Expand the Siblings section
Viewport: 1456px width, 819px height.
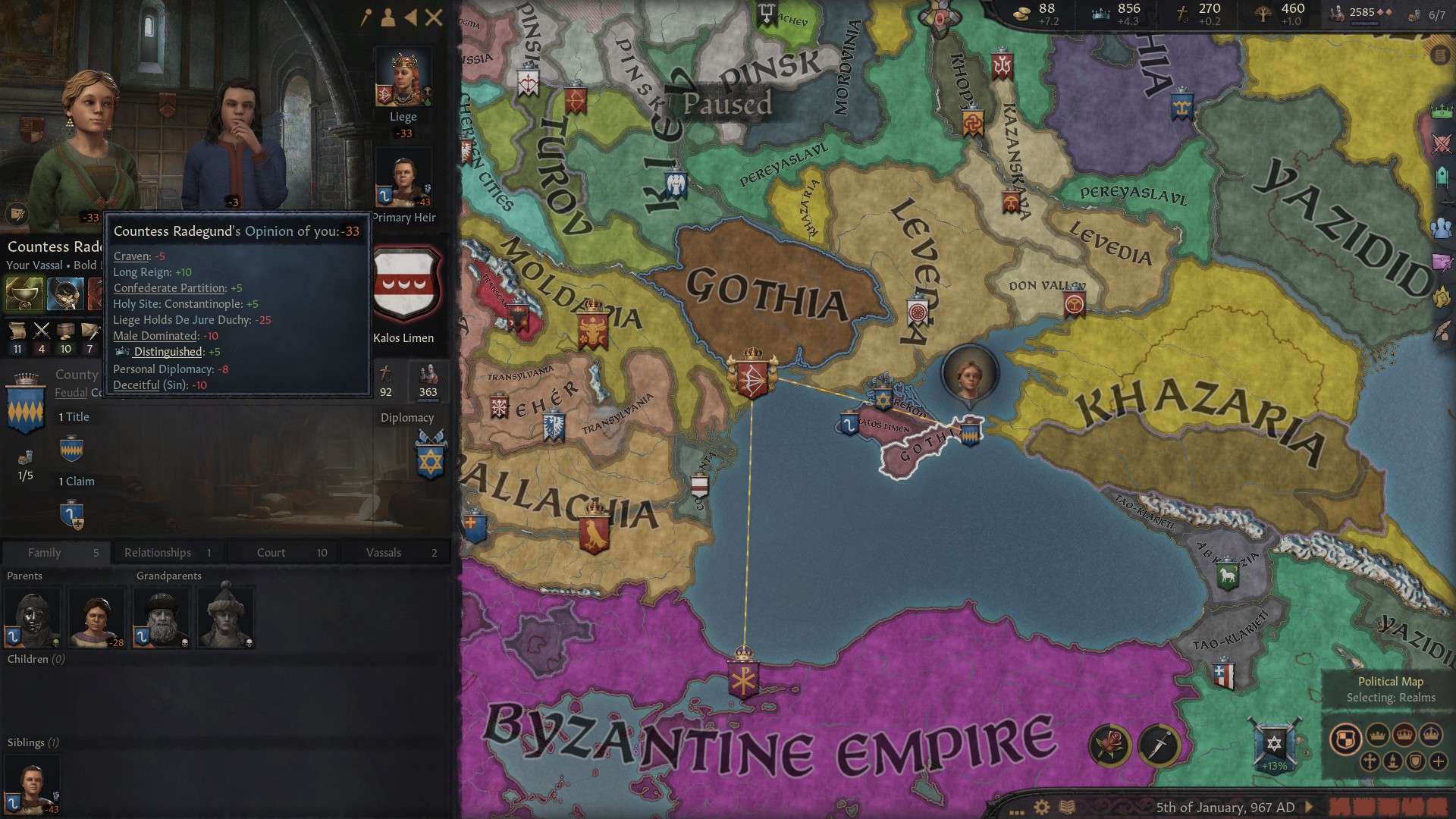[32, 742]
